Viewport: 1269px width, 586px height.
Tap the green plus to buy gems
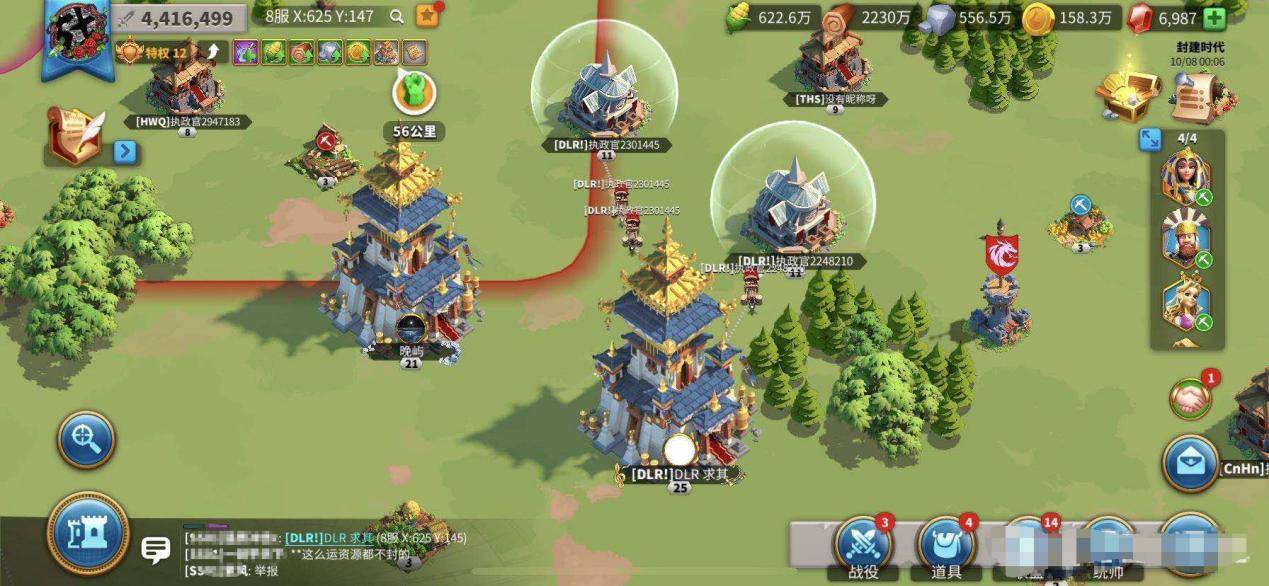tap(1214, 18)
